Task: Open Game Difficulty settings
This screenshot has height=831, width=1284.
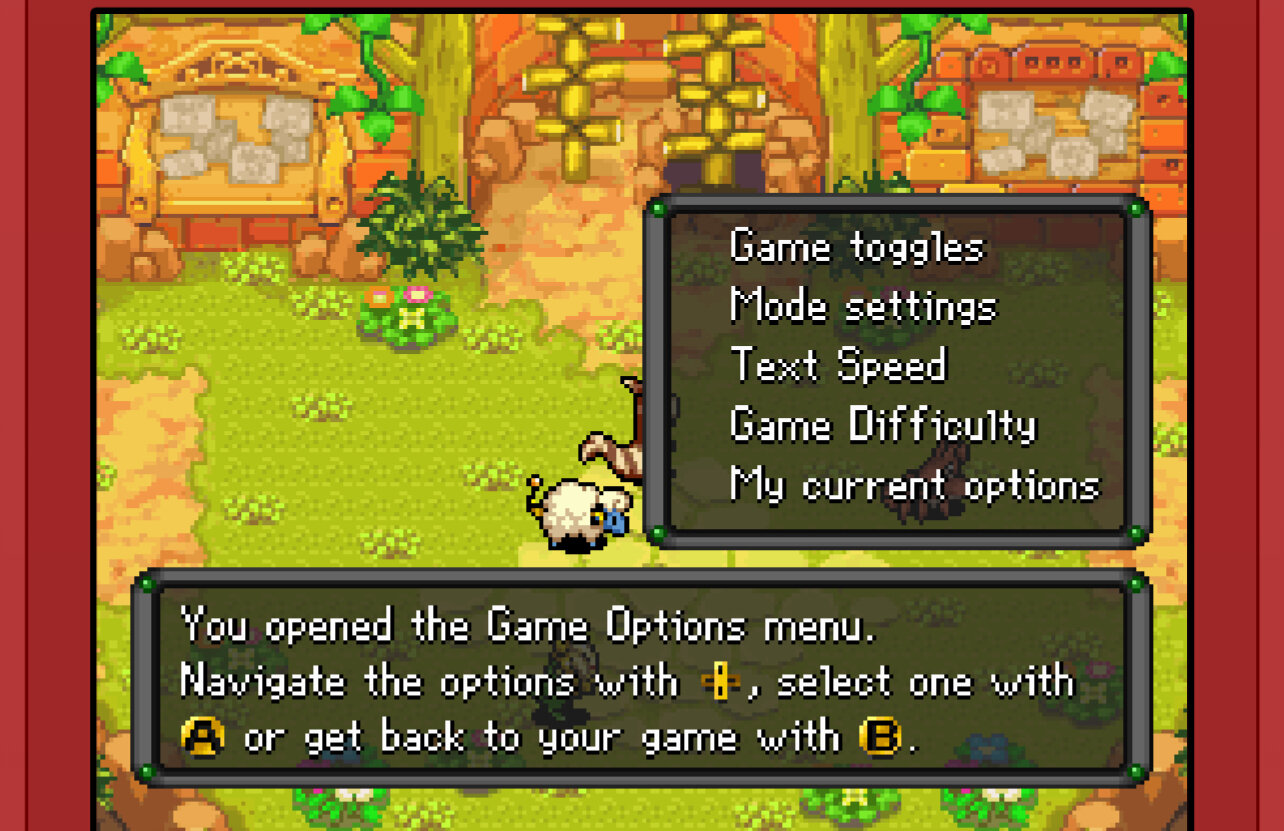Action: [x=883, y=425]
